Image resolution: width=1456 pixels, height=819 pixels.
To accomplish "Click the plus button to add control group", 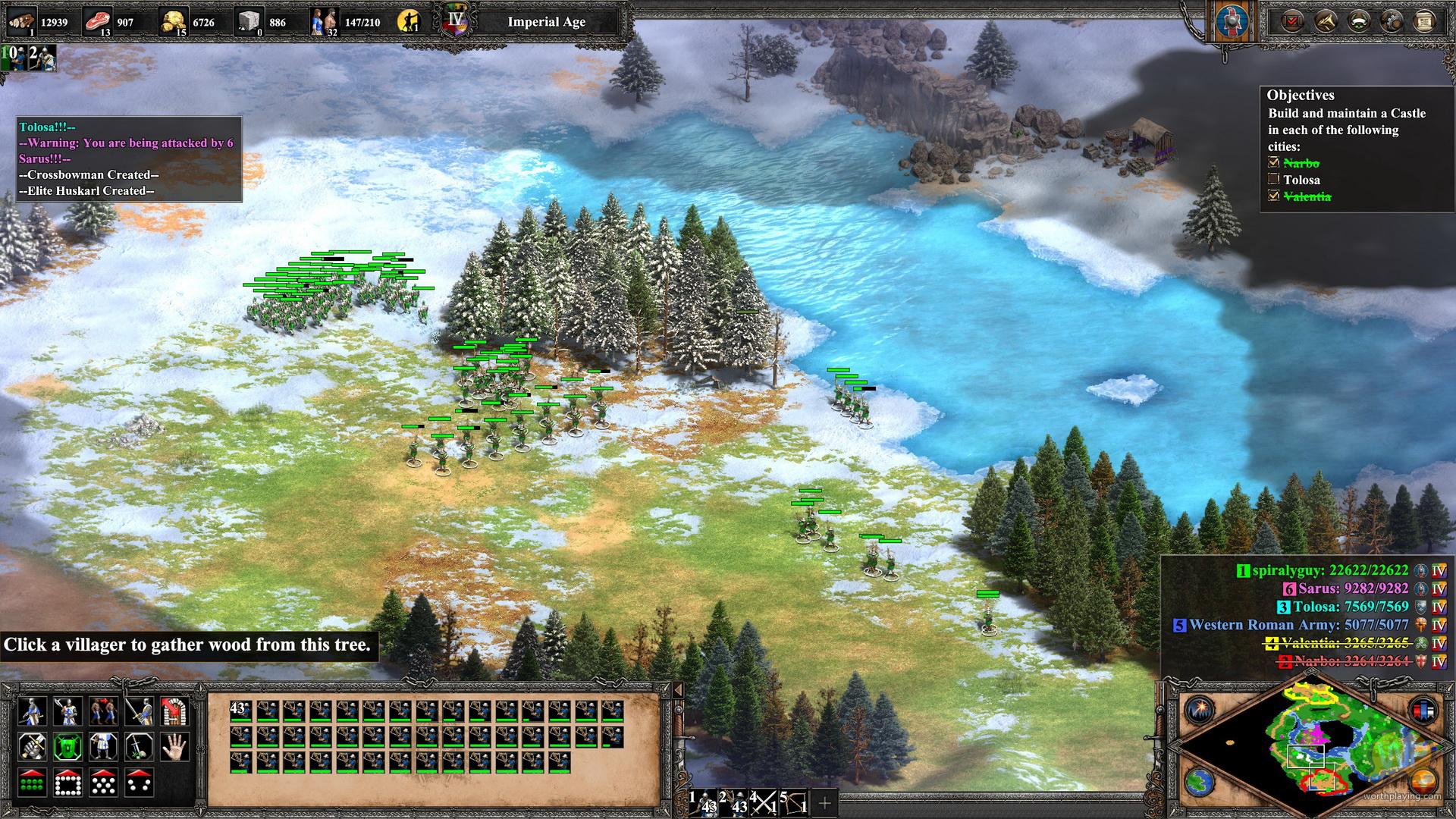I will click(824, 802).
